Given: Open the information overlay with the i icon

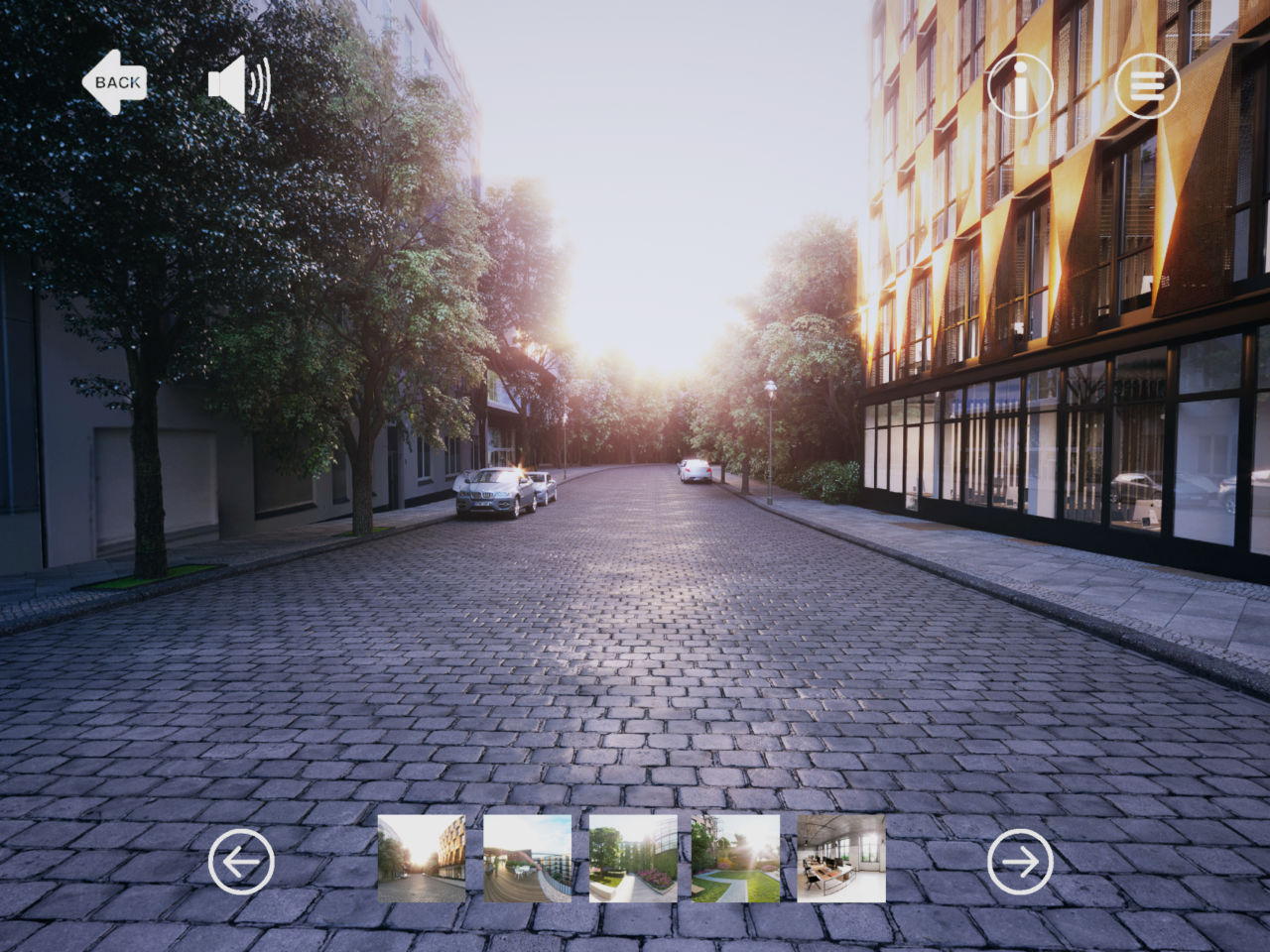Looking at the screenshot, I should click(x=1021, y=85).
